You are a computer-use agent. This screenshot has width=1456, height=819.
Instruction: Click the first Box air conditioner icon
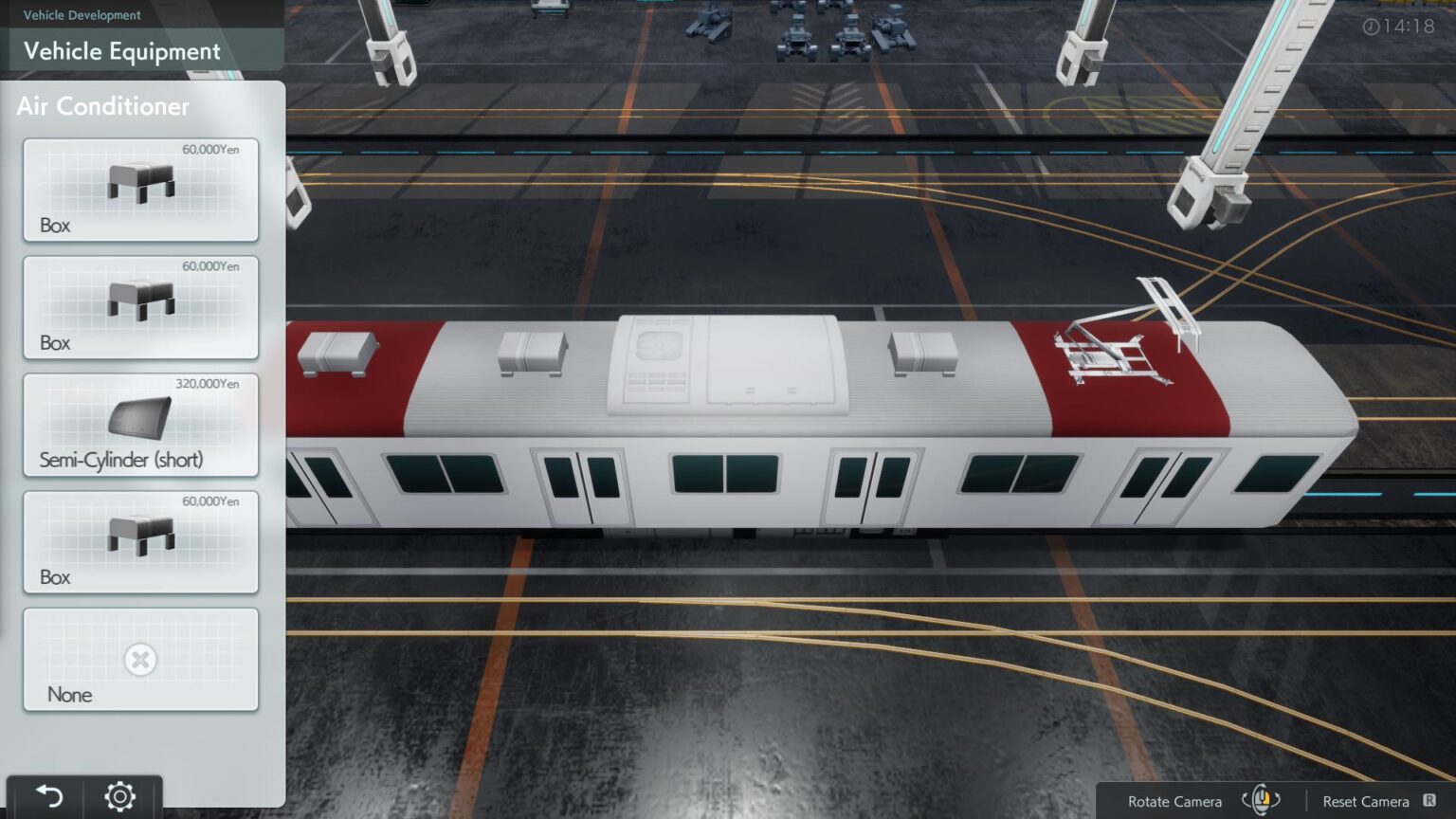(139, 182)
